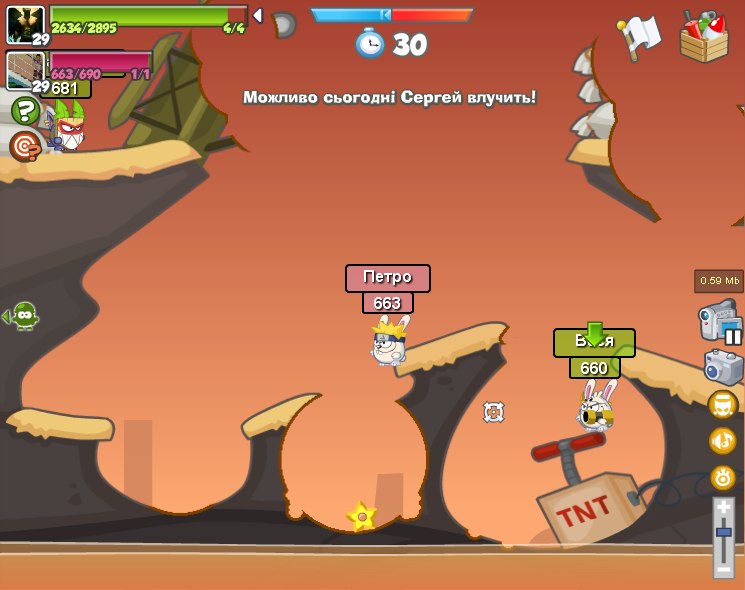Collapse team panel with the white arrow

(257, 15)
